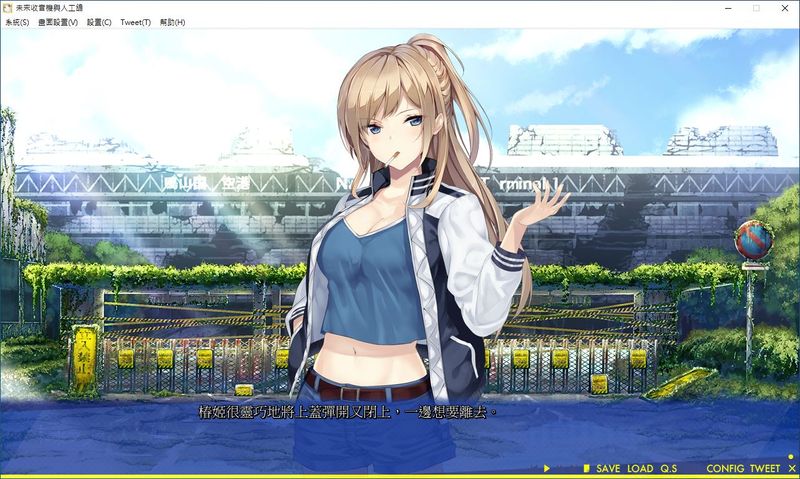The width and height of the screenshot is (800, 479).
Task: Click the yellow log page icon
Action: (586, 469)
